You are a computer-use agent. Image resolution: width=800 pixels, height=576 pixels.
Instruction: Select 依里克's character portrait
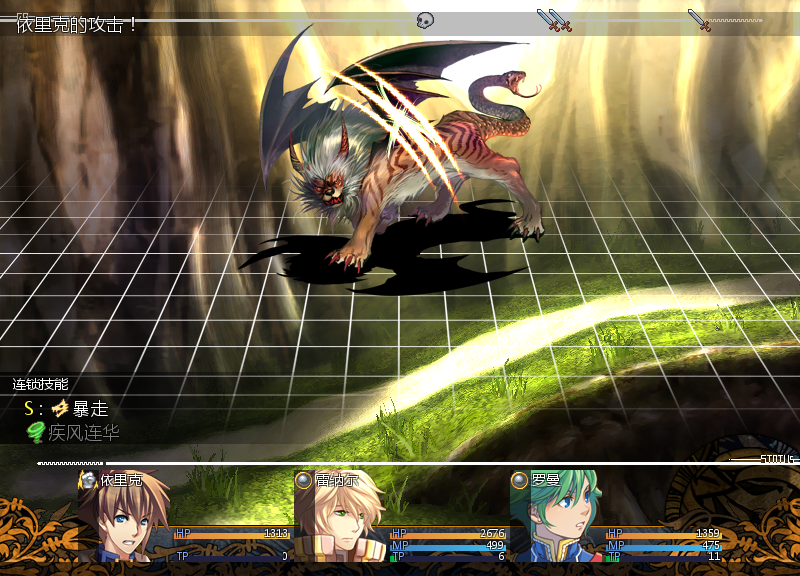click(x=124, y=518)
